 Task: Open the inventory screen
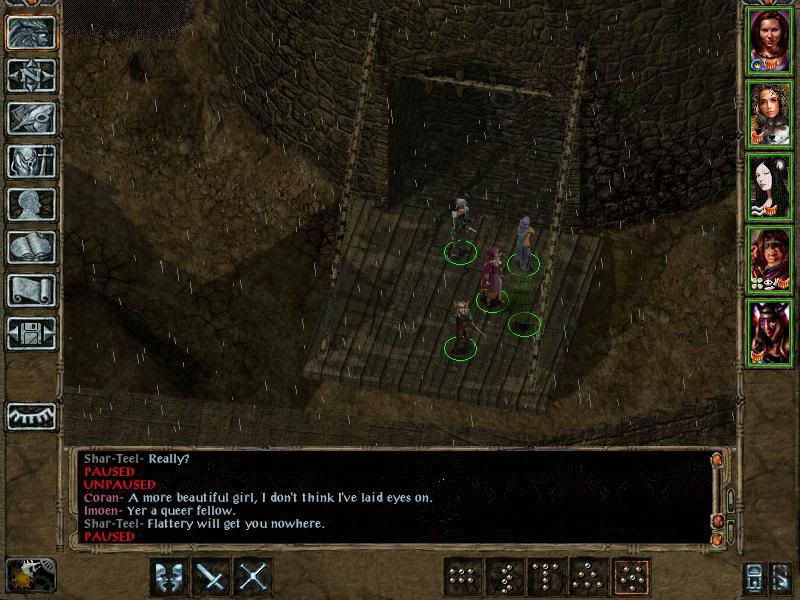pyautogui.click(x=31, y=161)
